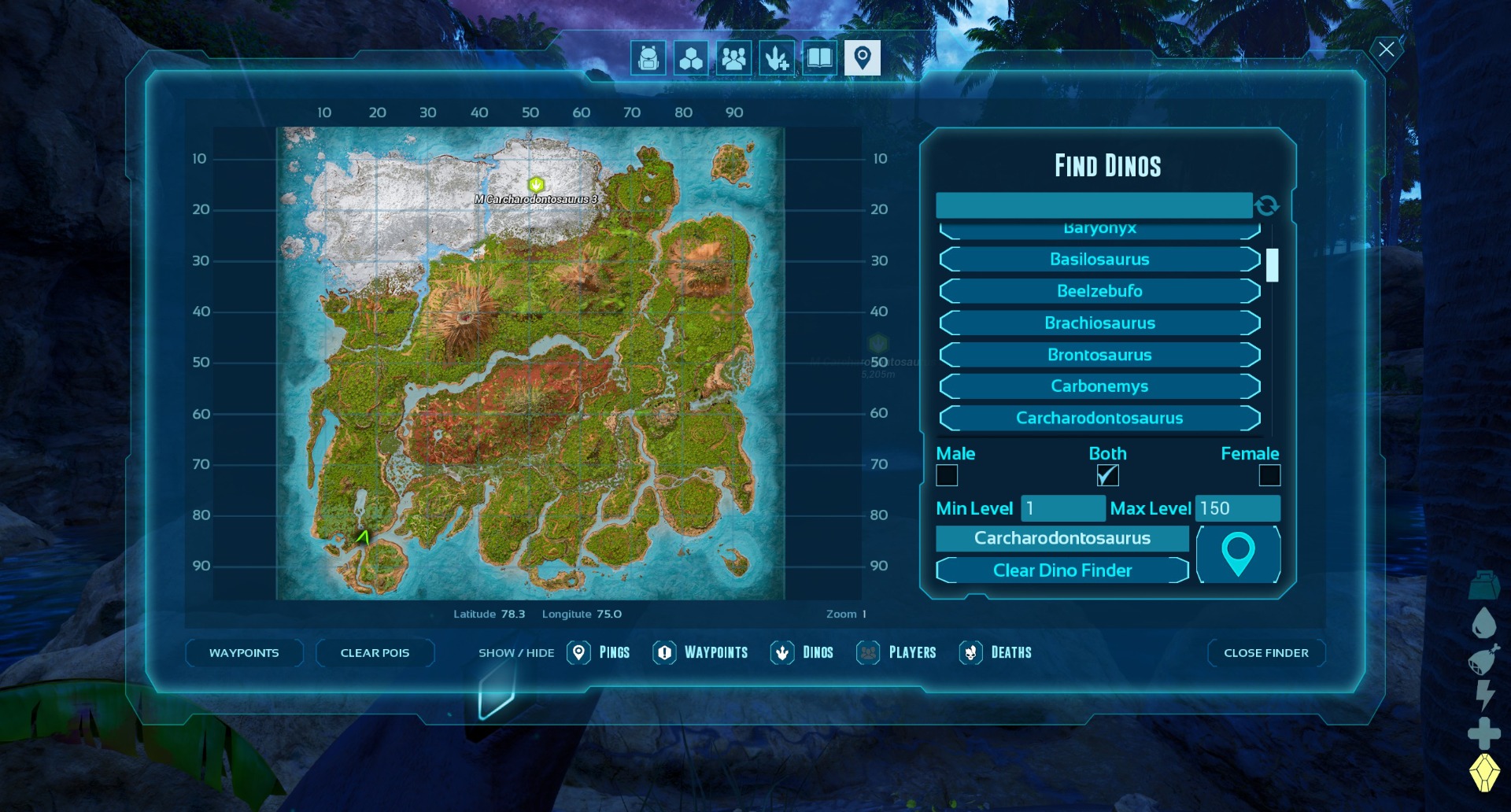The height and width of the screenshot is (812, 1511).
Task: Switch to the tribe members tab
Action: (x=733, y=58)
